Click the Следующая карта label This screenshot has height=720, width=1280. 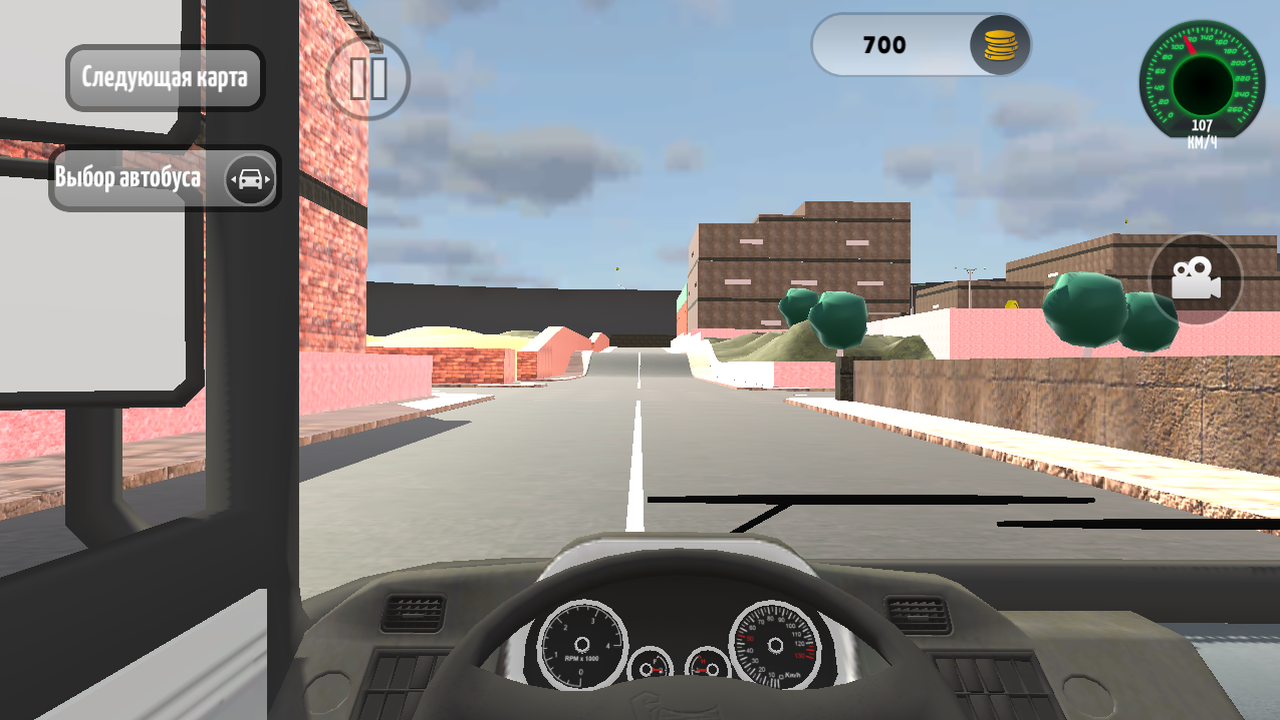click(163, 77)
